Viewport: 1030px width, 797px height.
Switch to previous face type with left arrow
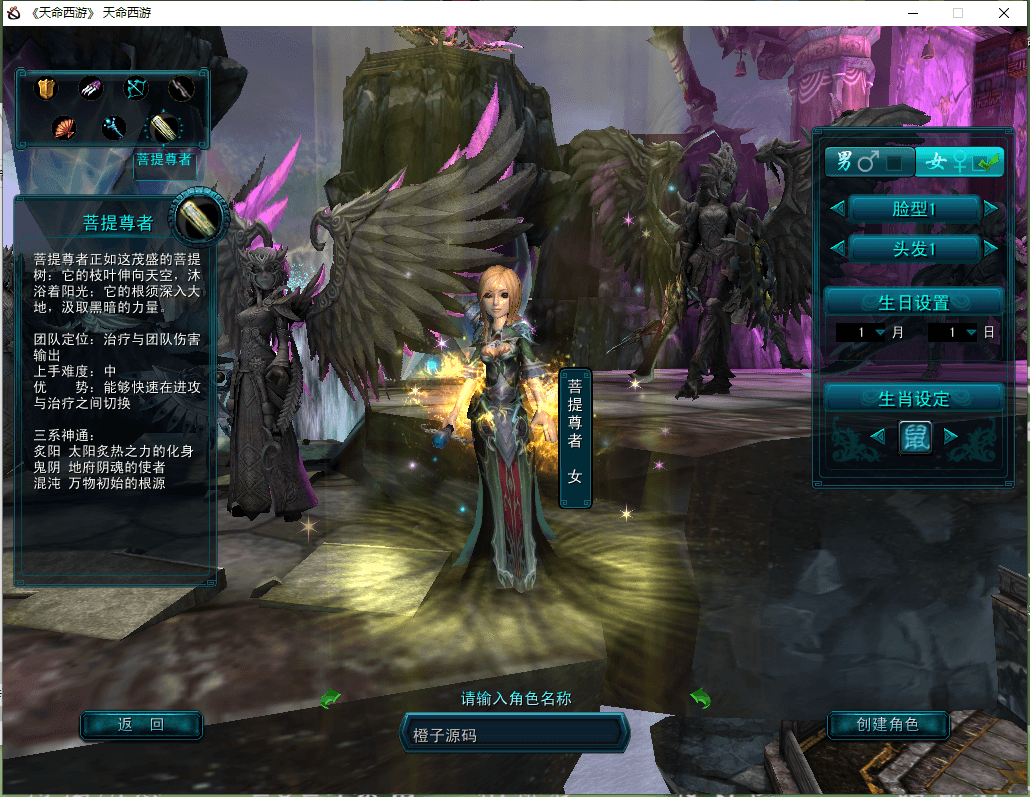click(x=837, y=209)
